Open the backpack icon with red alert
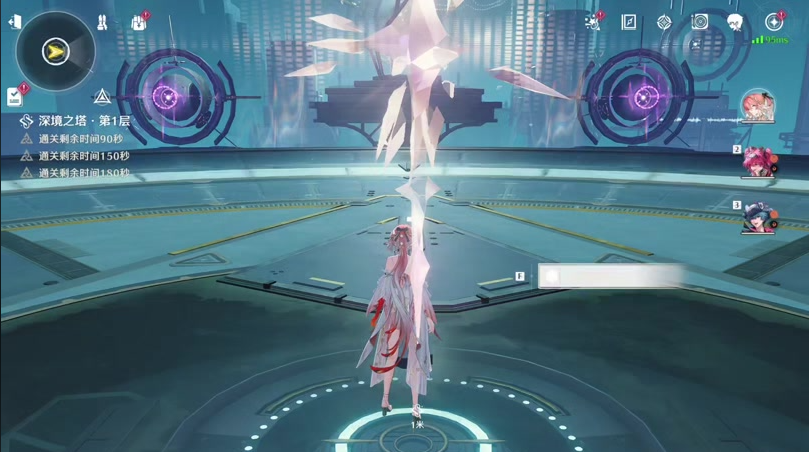Image resolution: width=809 pixels, height=452 pixels. tap(138, 22)
